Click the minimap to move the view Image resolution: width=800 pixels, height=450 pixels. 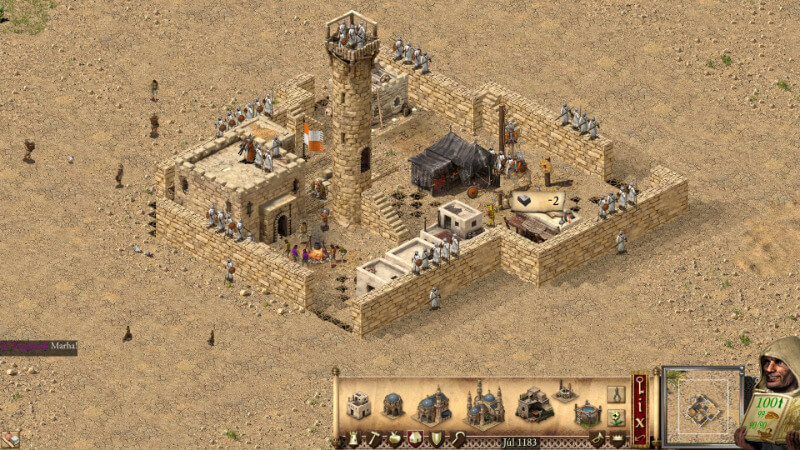point(701,405)
